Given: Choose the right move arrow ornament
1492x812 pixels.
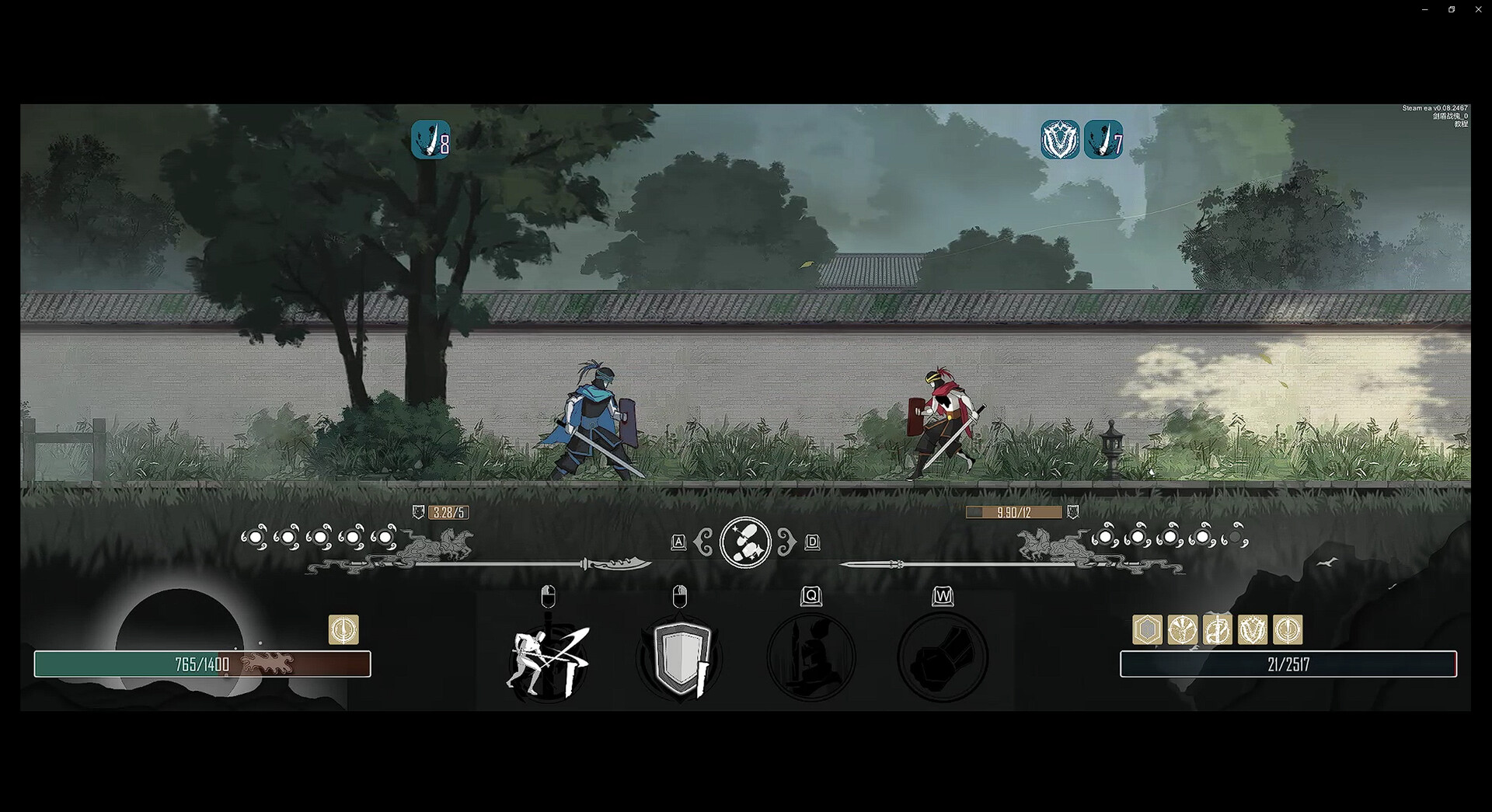Looking at the screenshot, I should [x=786, y=542].
